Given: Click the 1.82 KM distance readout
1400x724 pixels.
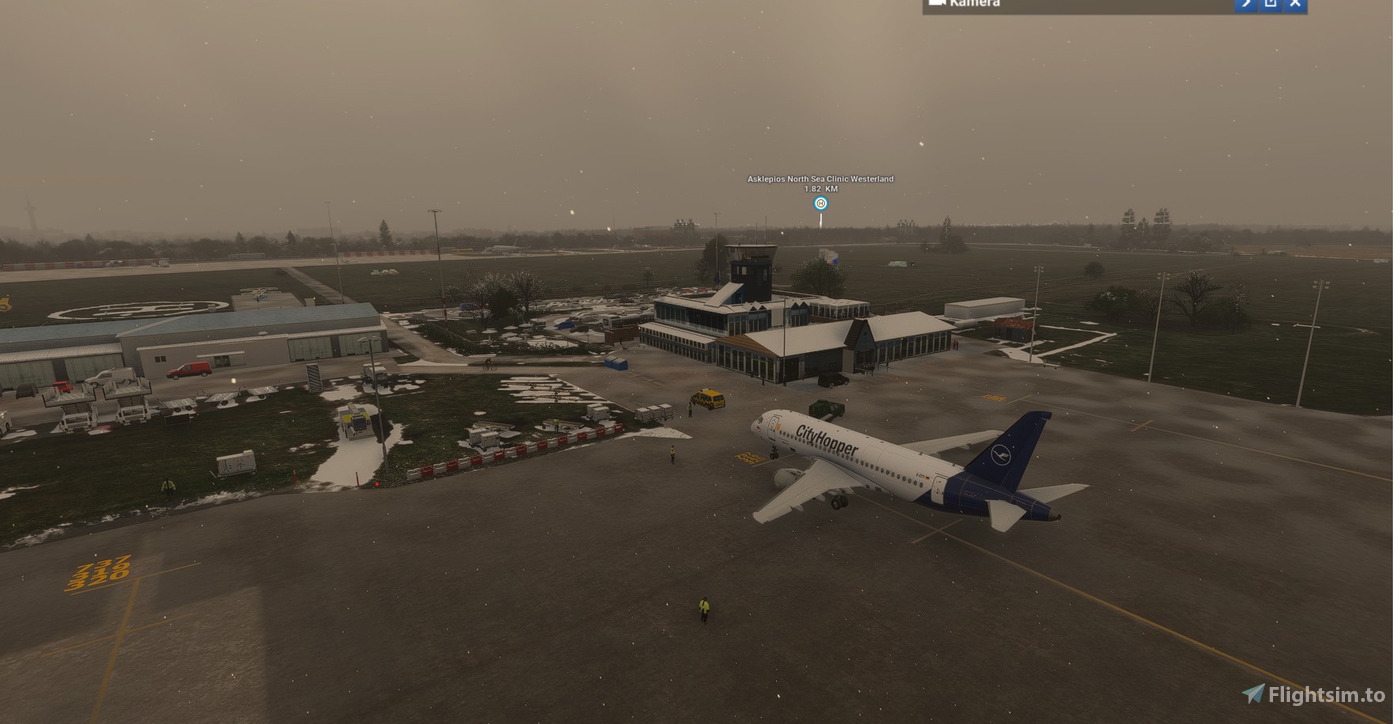Looking at the screenshot, I should tap(820, 187).
